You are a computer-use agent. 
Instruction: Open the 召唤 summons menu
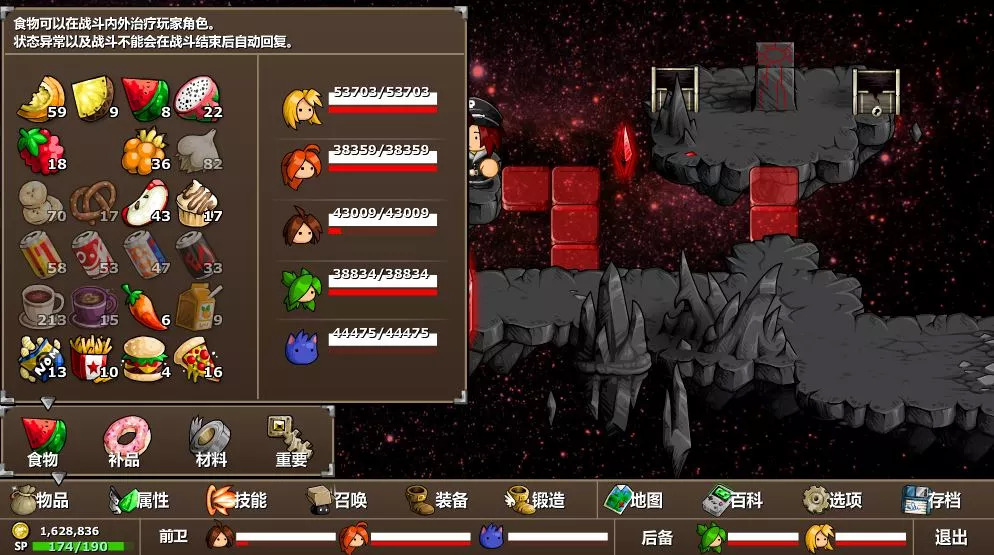point(336,499)
